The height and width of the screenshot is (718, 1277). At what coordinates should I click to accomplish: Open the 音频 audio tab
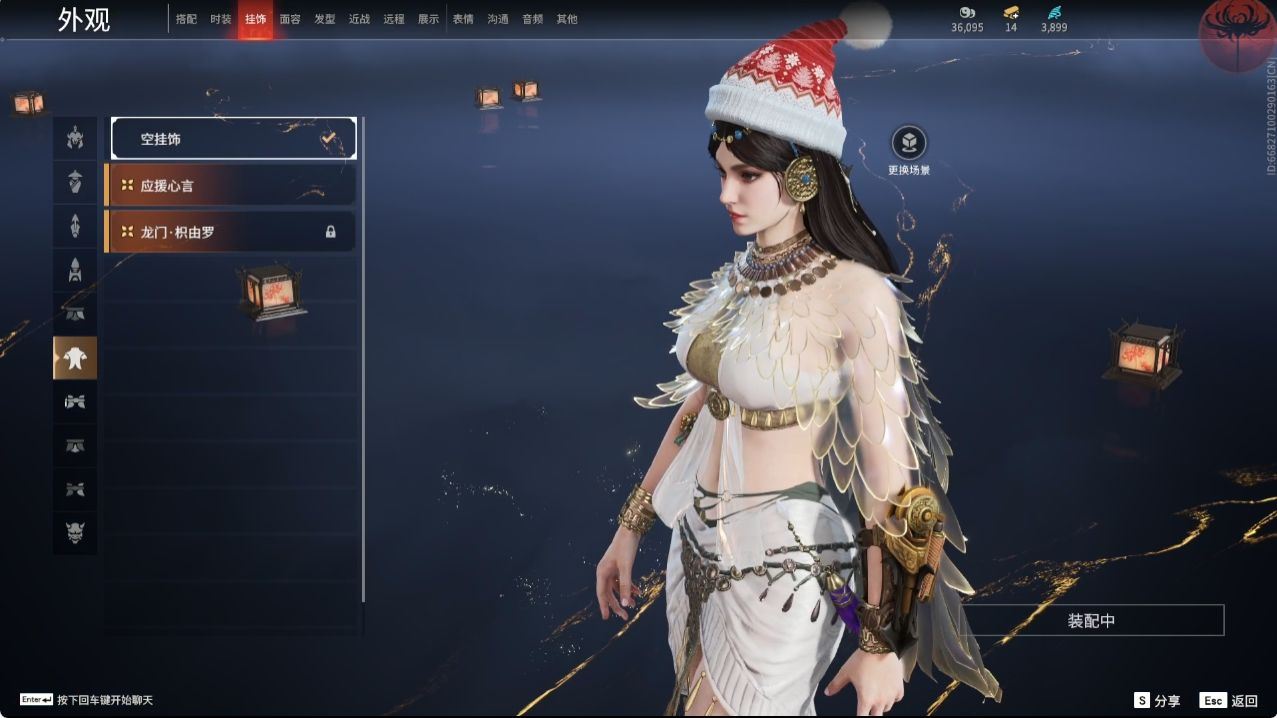(x=532, y=19)
